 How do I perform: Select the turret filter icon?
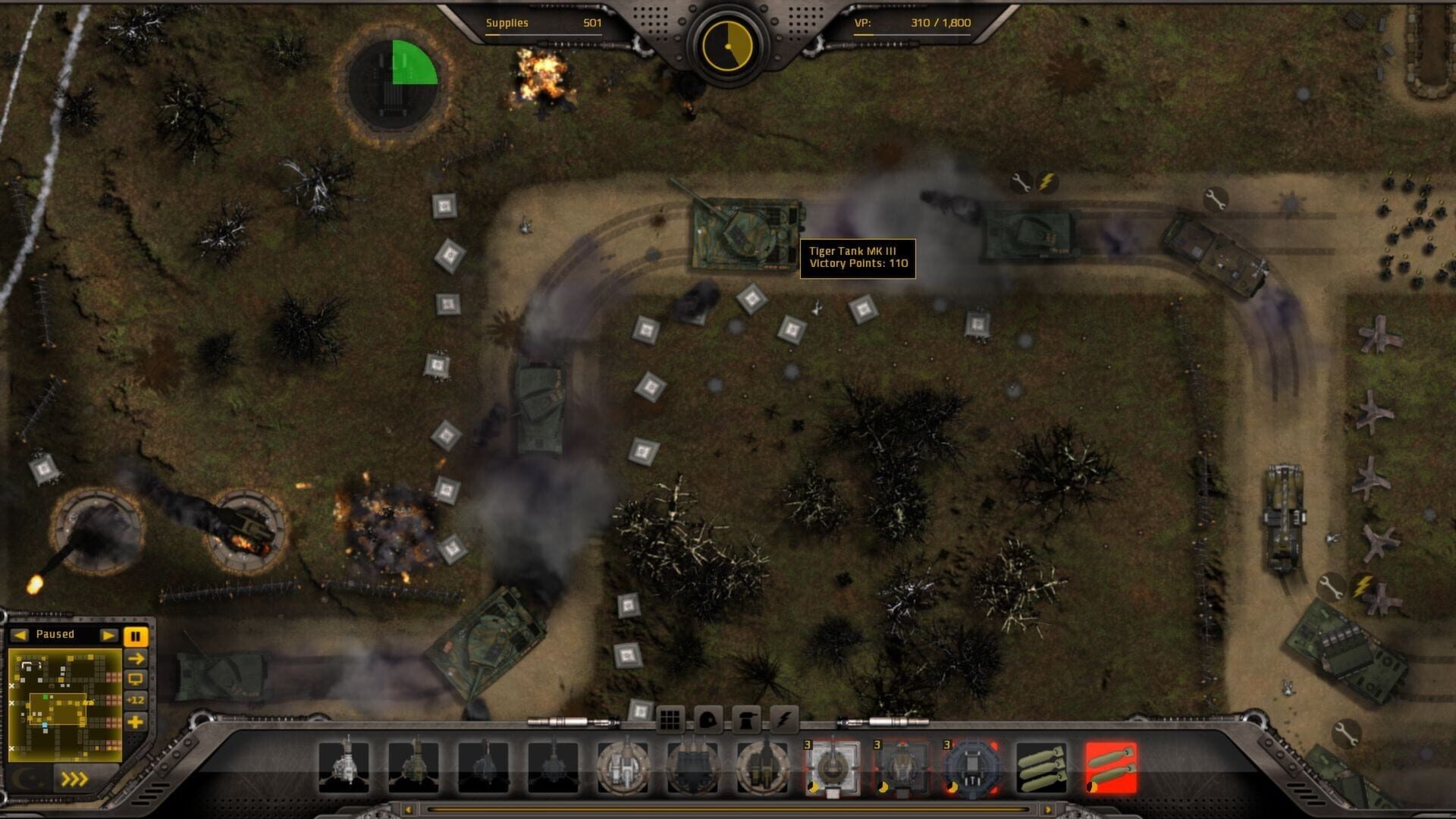pyautogui.click(x=748, y=719)
